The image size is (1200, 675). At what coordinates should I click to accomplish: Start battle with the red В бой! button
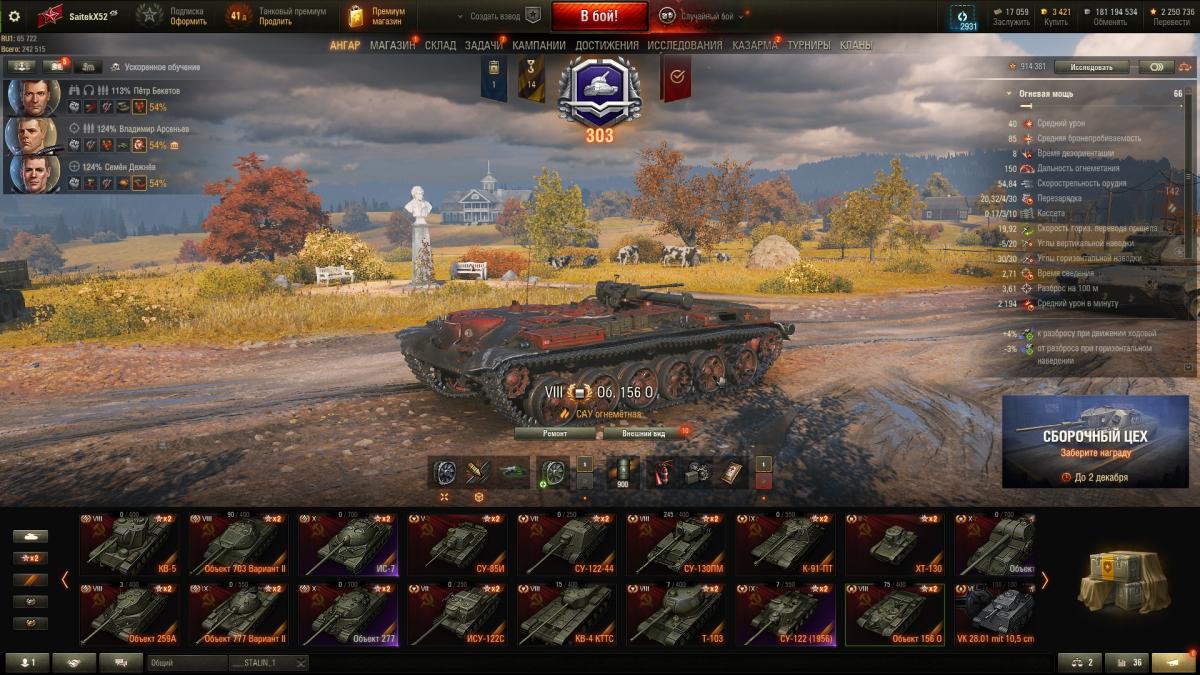point(599,16)
